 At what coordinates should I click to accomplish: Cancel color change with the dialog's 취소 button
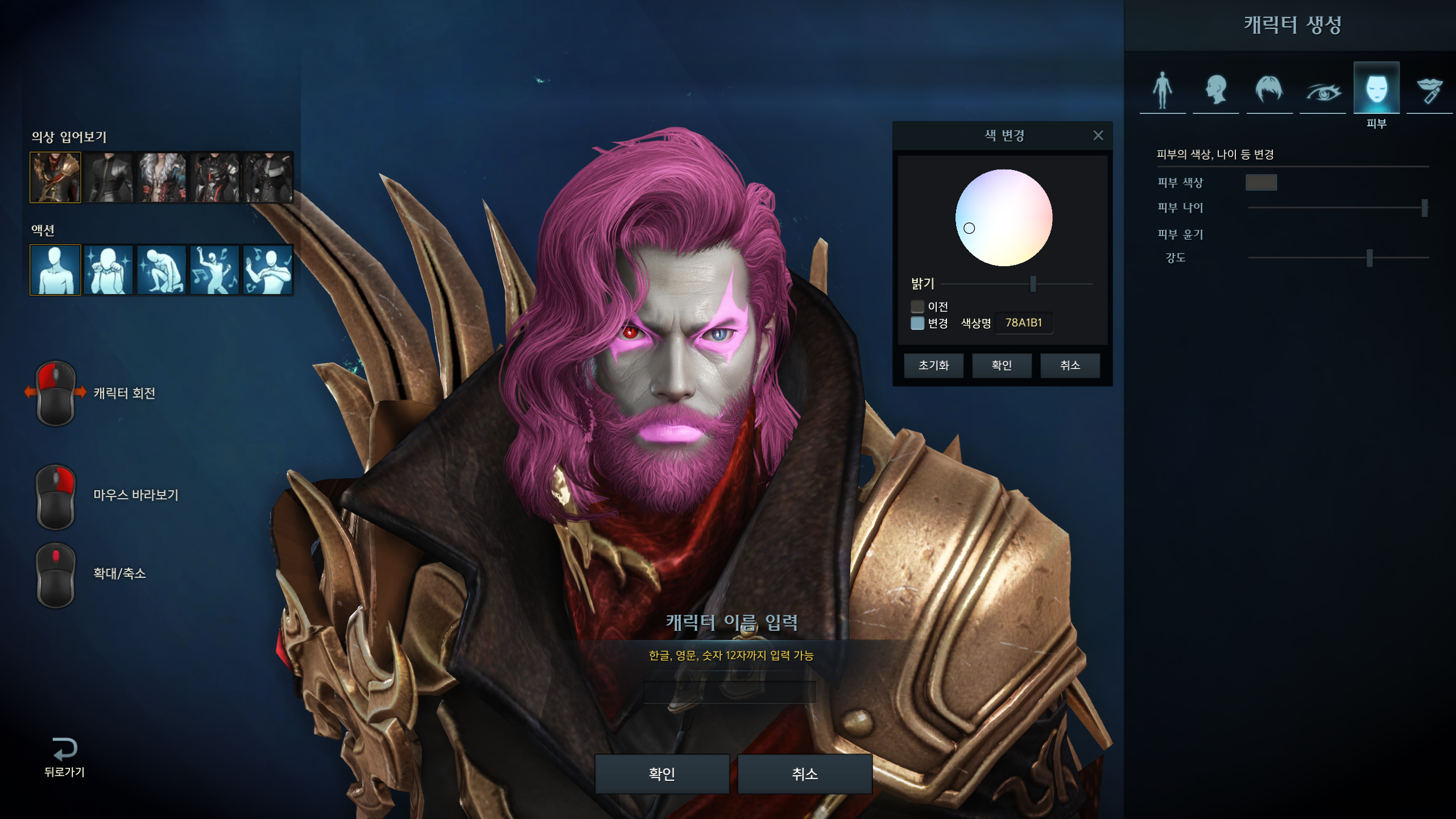(x=1070, y=365)
